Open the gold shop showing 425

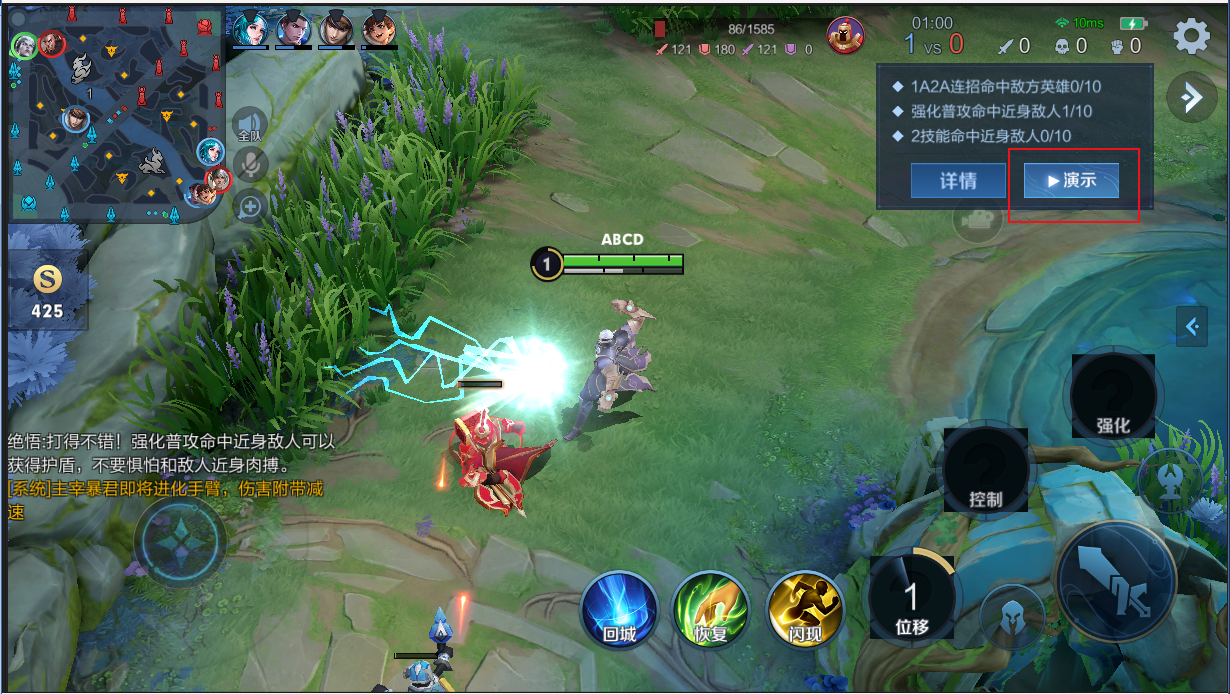click(47, 292)
